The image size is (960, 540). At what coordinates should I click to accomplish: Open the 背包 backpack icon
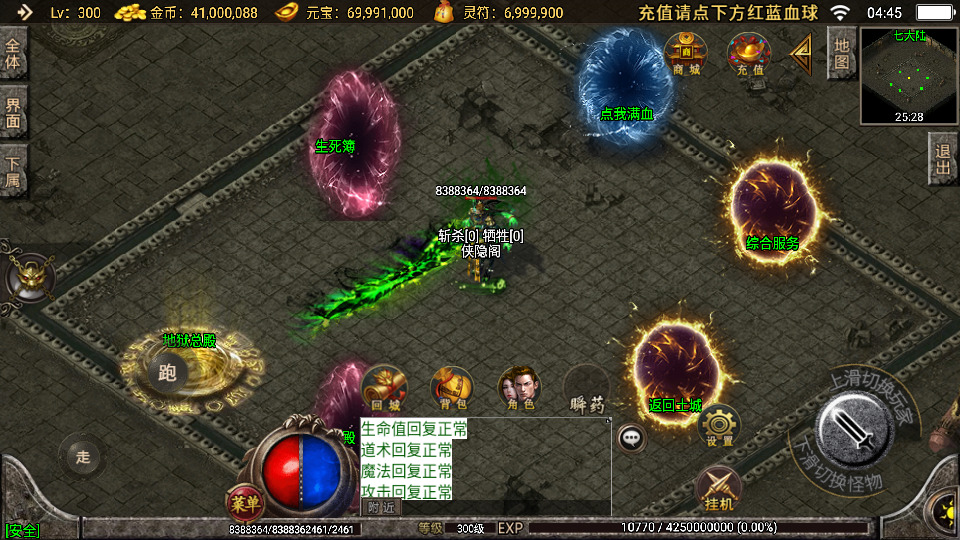452,389
